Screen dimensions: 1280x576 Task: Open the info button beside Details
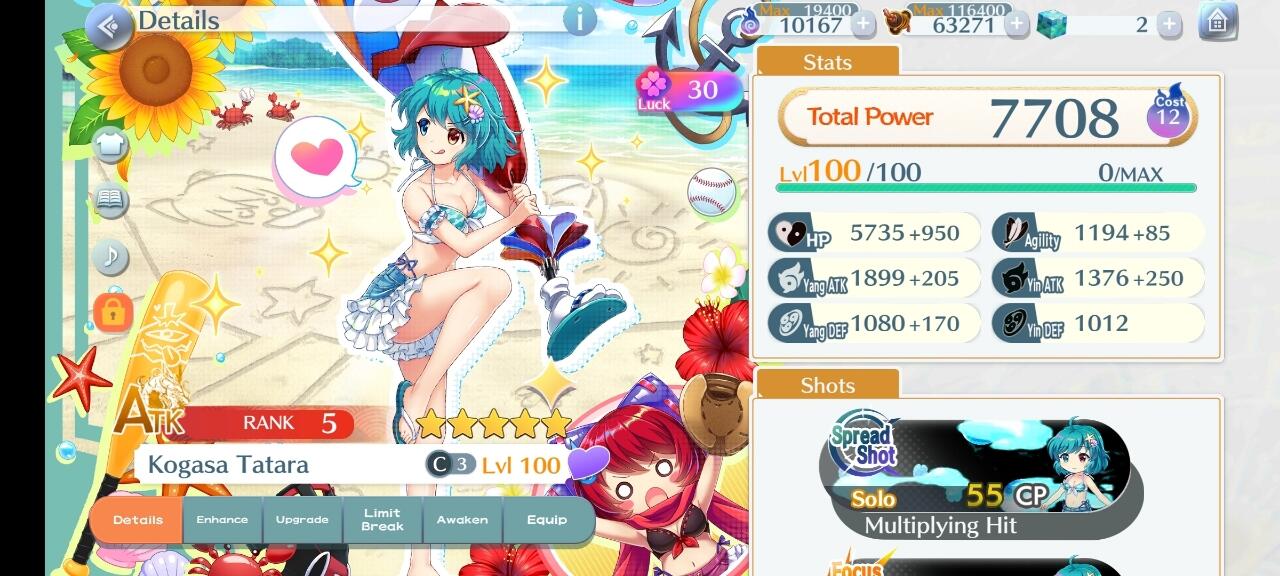pos(580,19)
